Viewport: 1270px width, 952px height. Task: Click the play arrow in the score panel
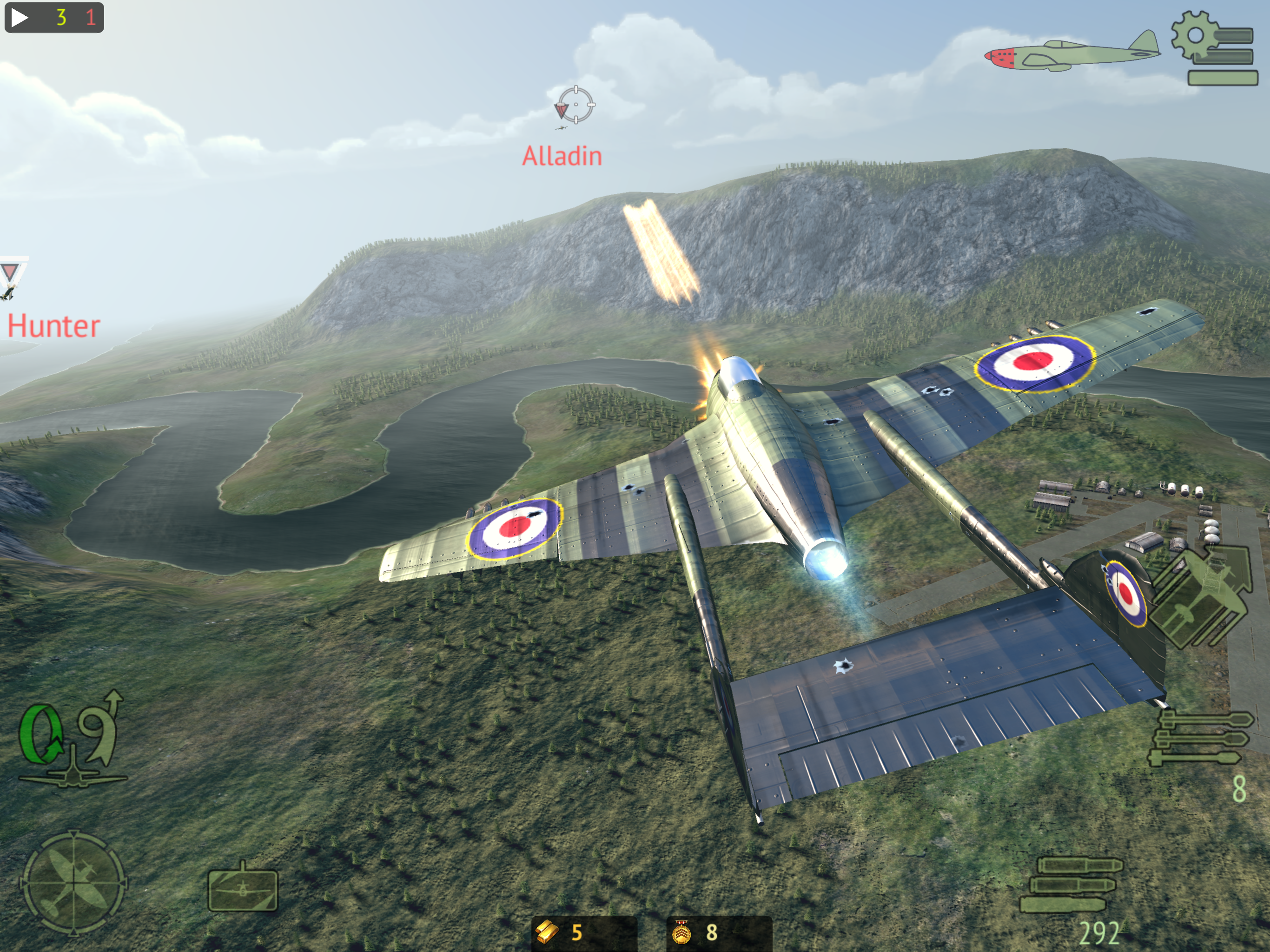19,17
